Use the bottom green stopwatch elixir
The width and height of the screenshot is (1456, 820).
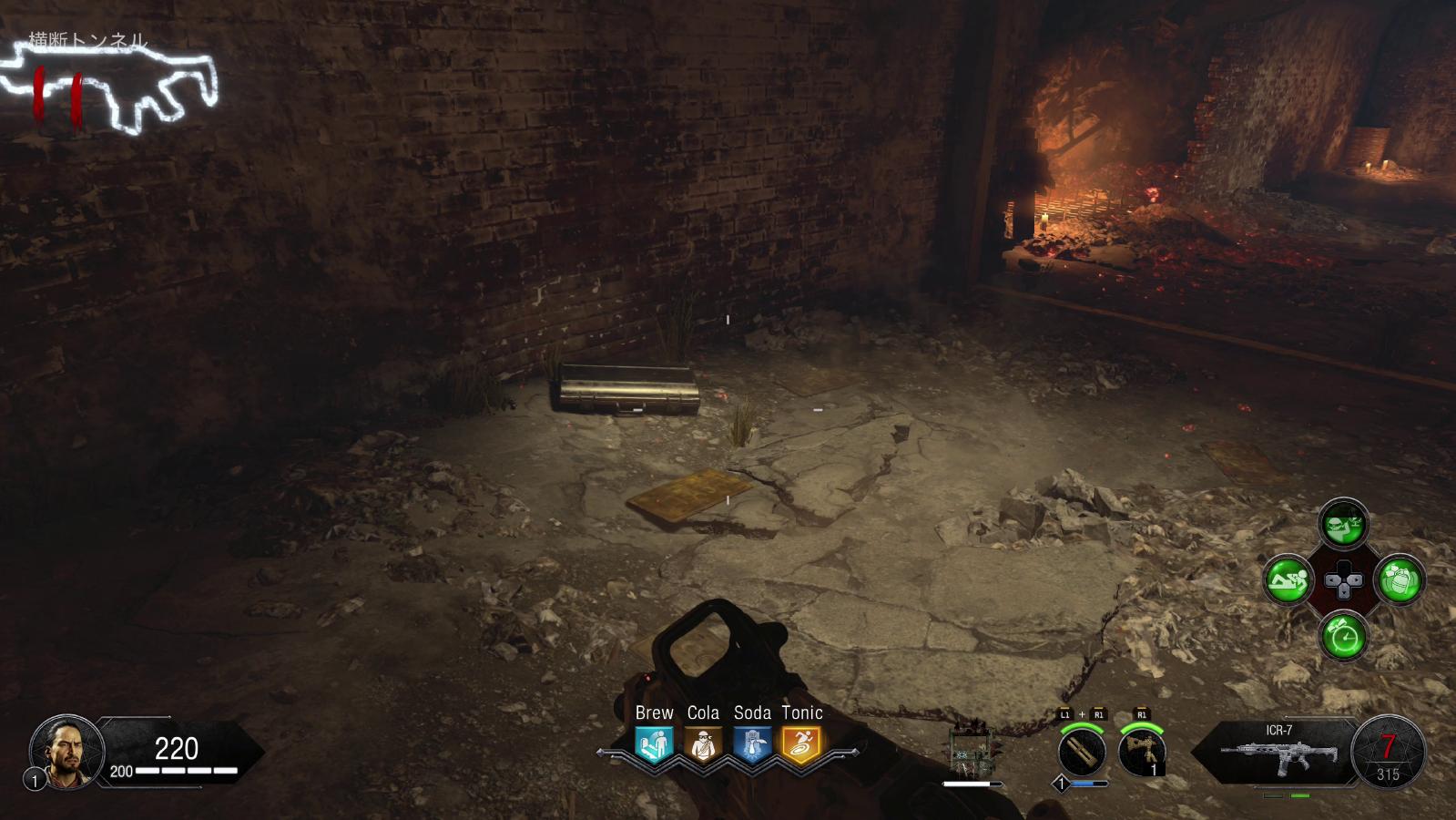point(1343,634)
